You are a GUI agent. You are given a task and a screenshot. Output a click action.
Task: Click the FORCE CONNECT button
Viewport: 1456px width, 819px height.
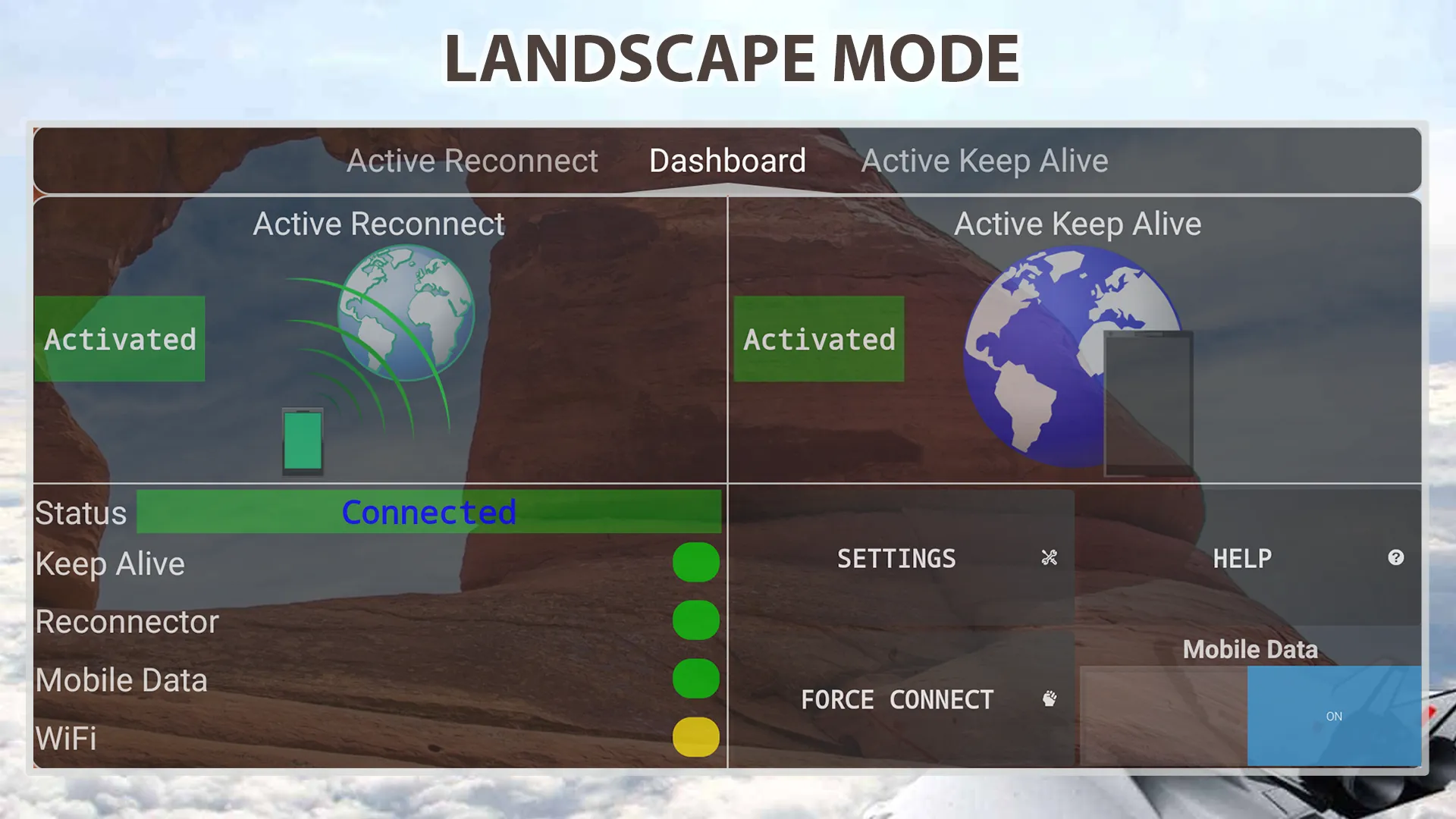point(898,699)
